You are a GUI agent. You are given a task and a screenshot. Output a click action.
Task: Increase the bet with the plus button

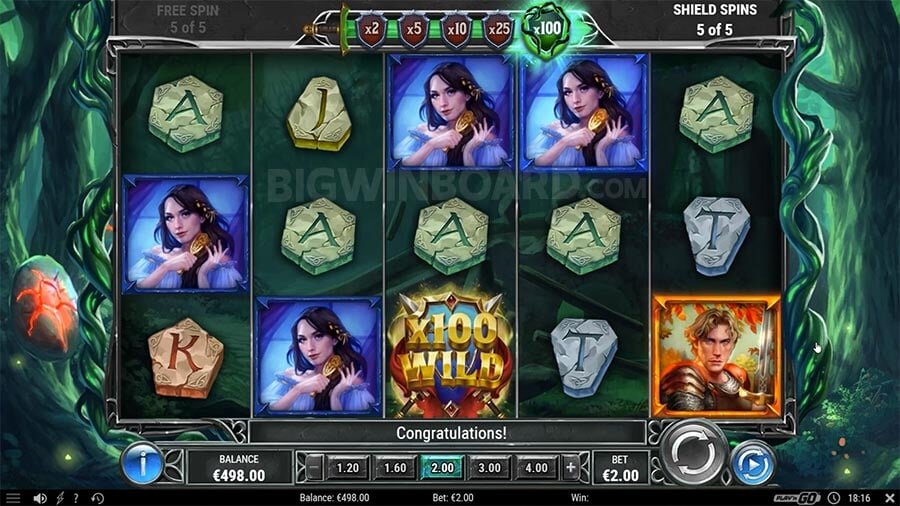coord(570,466)
